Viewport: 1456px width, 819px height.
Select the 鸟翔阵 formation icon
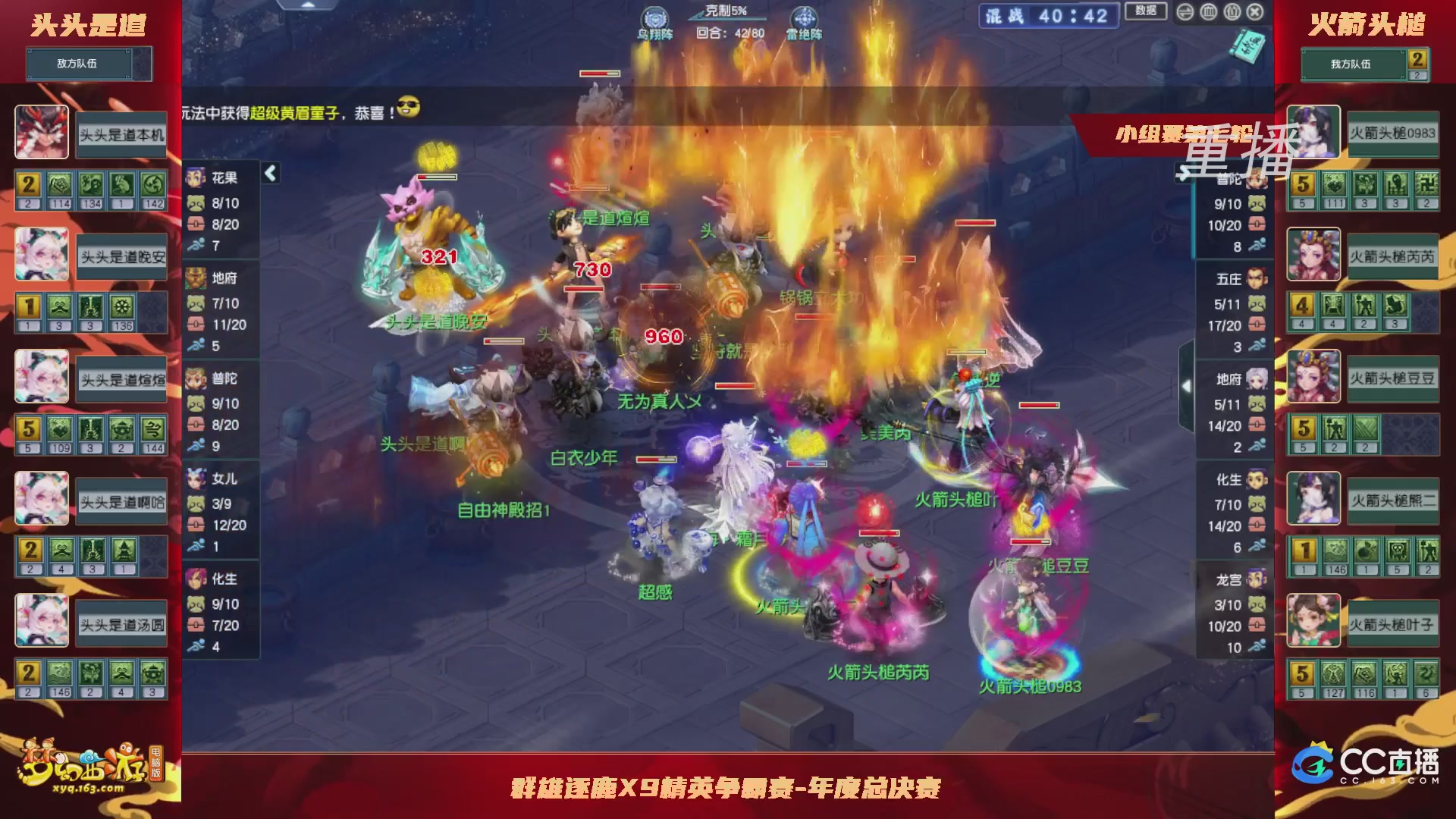[x=656, y=17]
